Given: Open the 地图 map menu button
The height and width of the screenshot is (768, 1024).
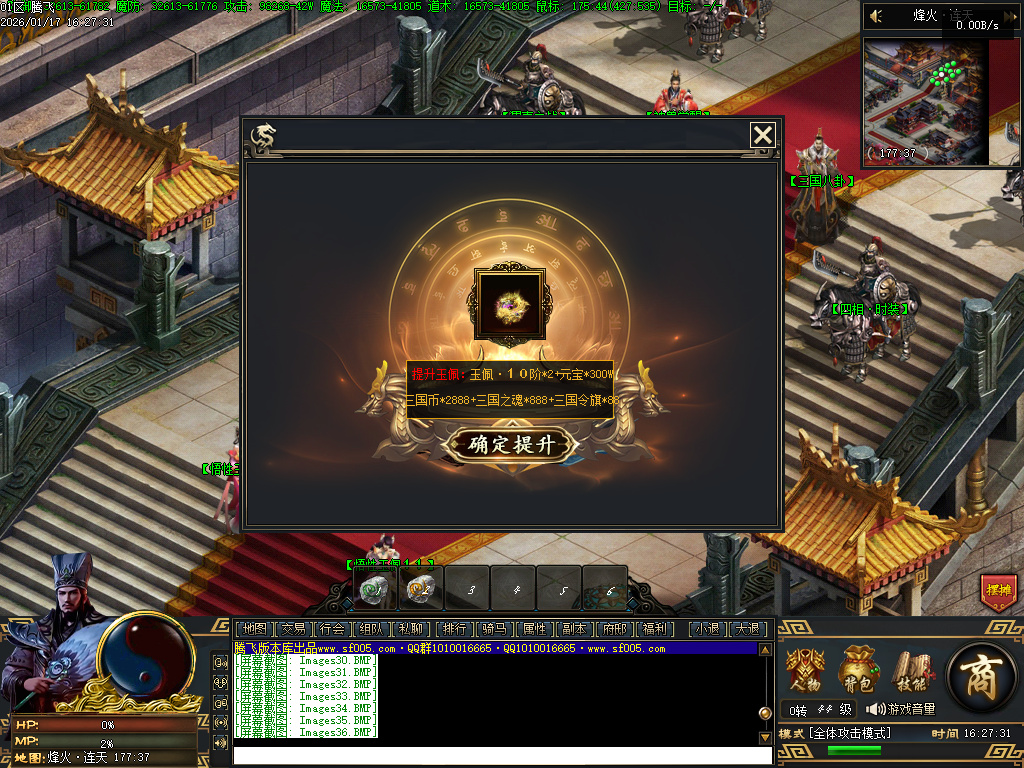Looking at the screenshot, I should tap(255, 629).
